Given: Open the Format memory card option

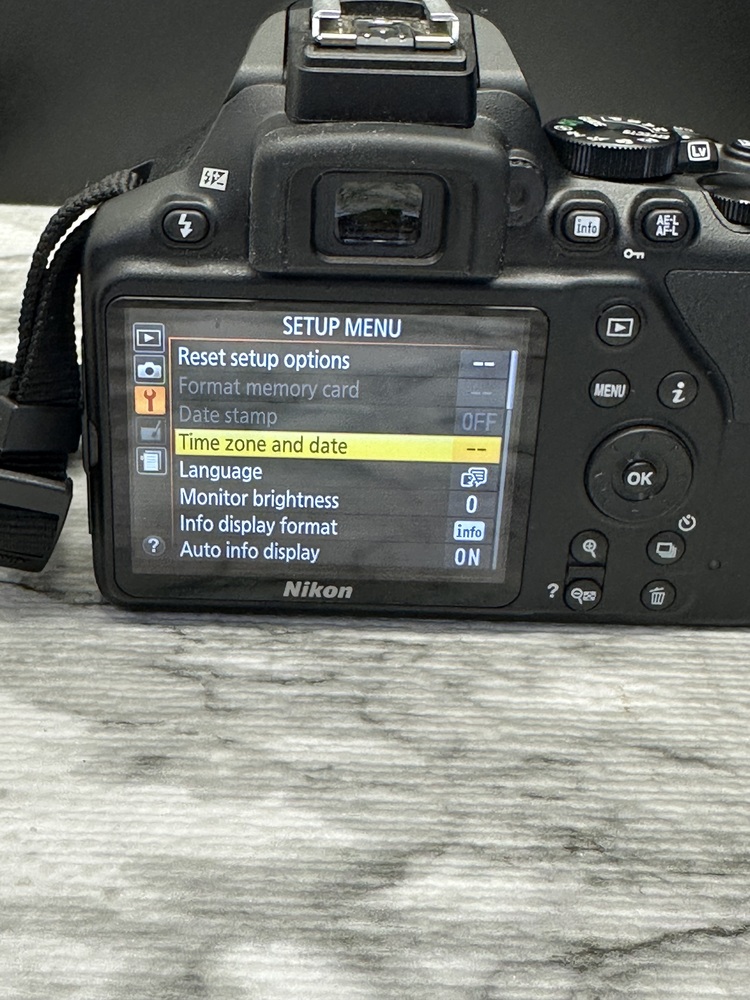Looking at the screenshot, I should point(268,389).
